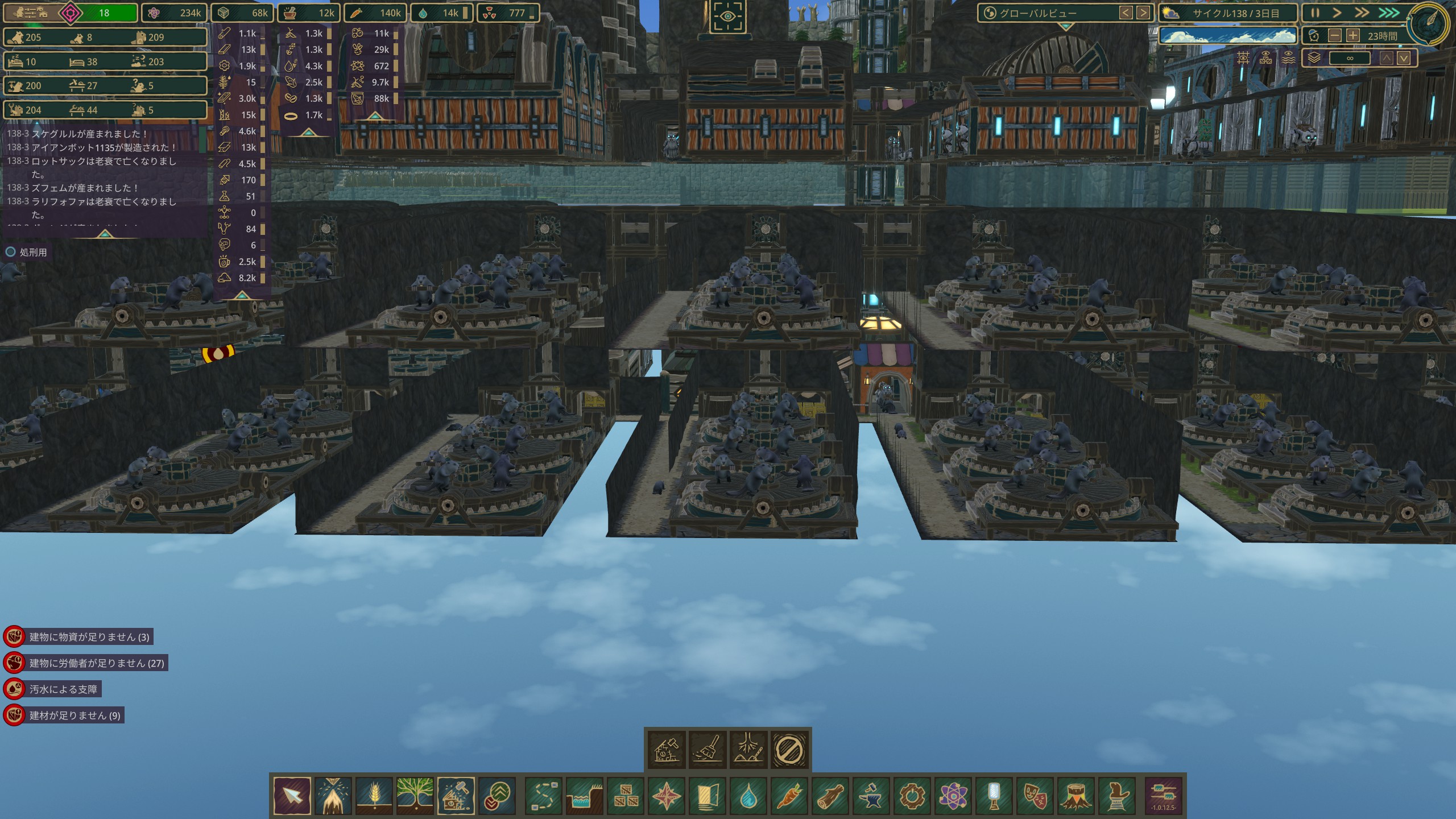Open the settings sliders button labeled 1.0.12.5

pos(1164,796)
